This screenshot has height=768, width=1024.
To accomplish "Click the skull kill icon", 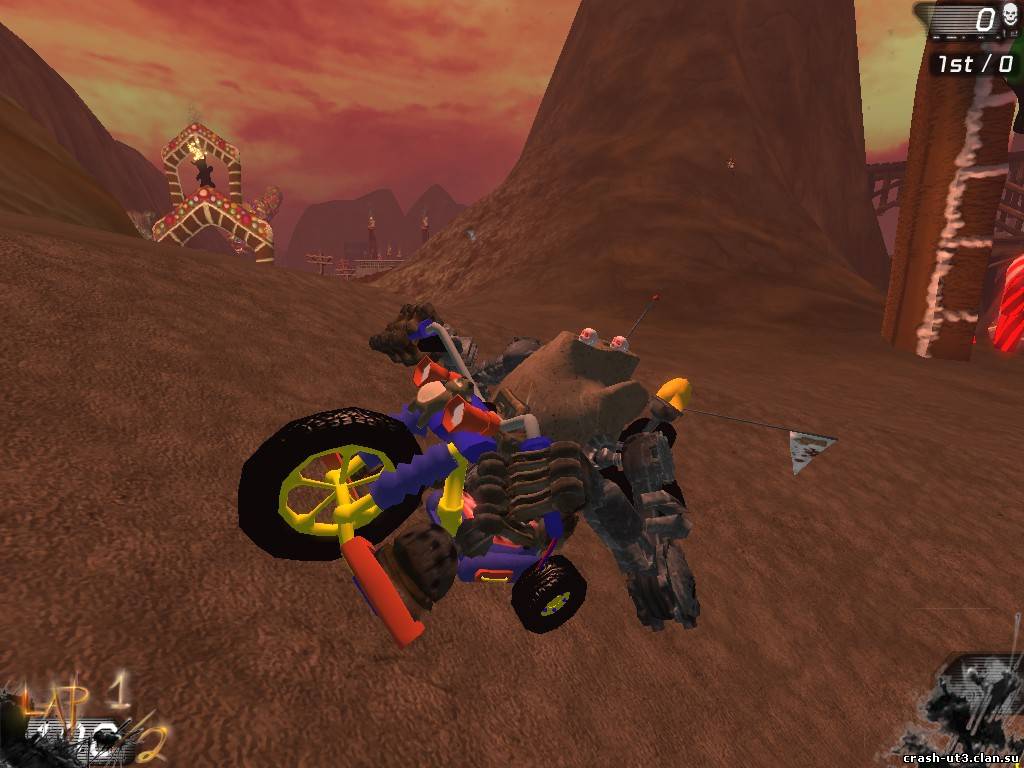I will [1009, 18].
